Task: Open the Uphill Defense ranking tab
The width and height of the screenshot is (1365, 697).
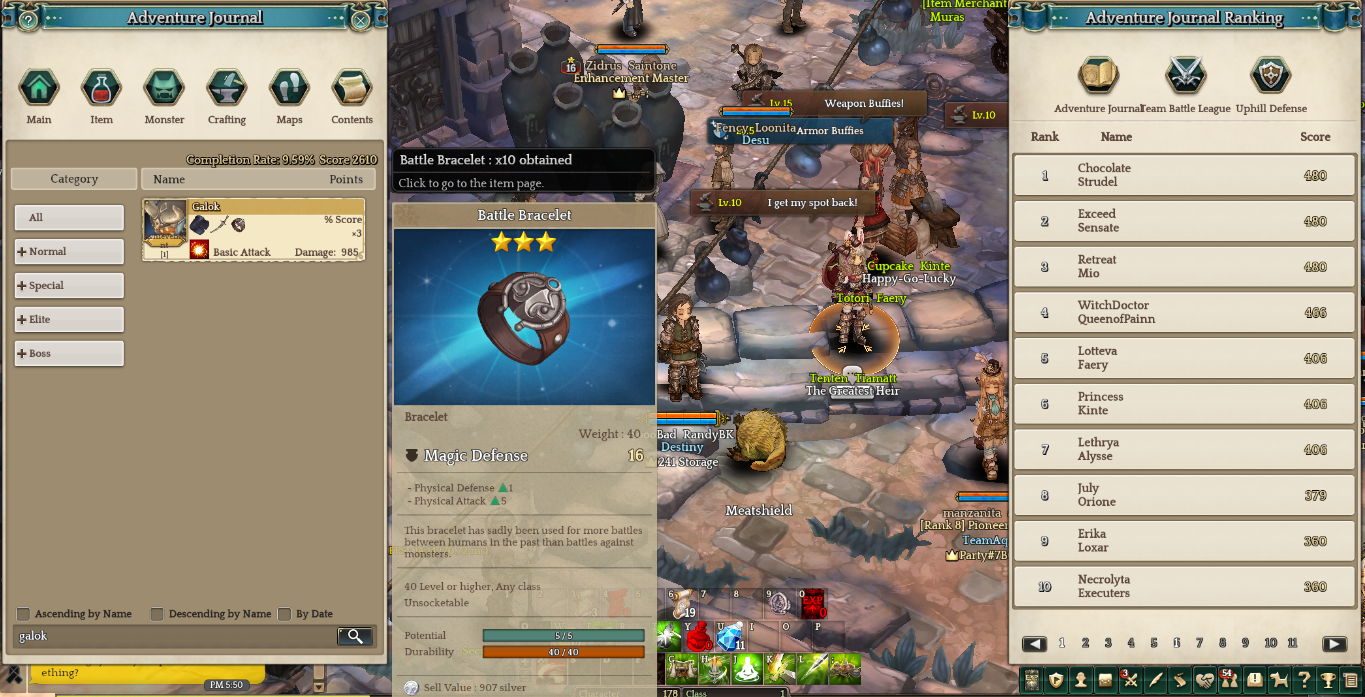Action: point(1271,77)
